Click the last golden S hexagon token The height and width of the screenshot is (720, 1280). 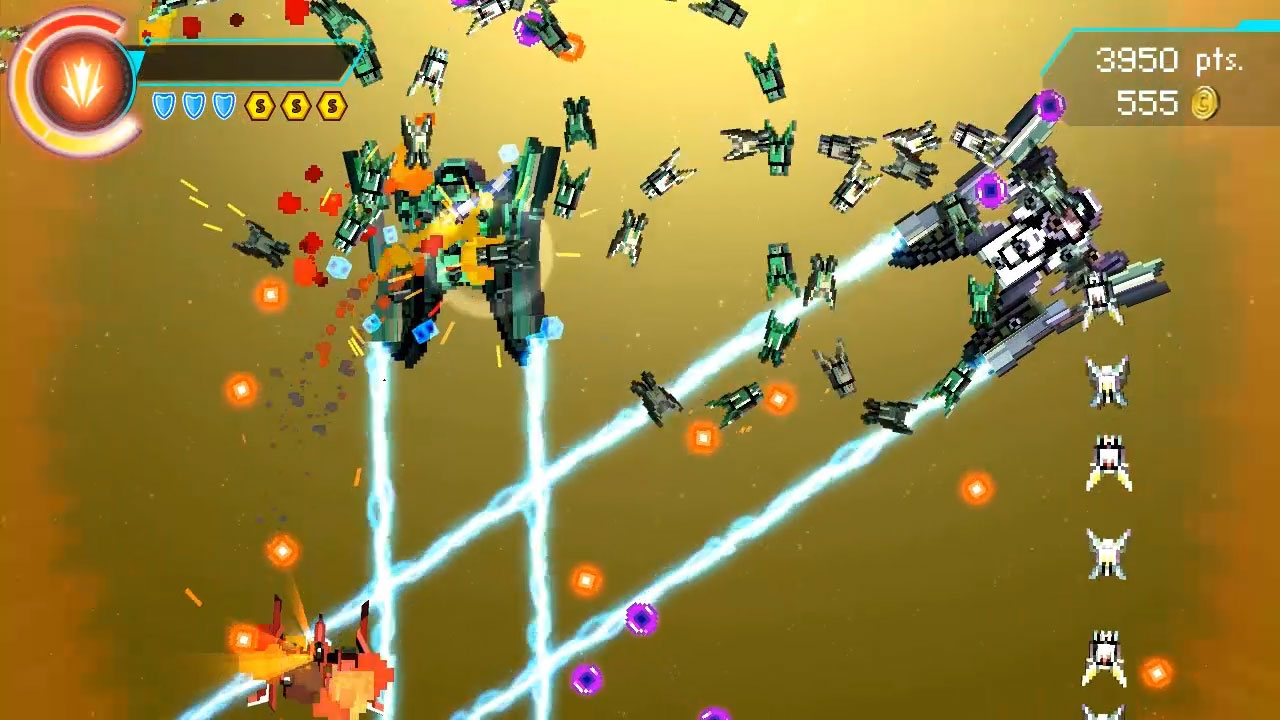pyautogui.click(x=331, y=106)
